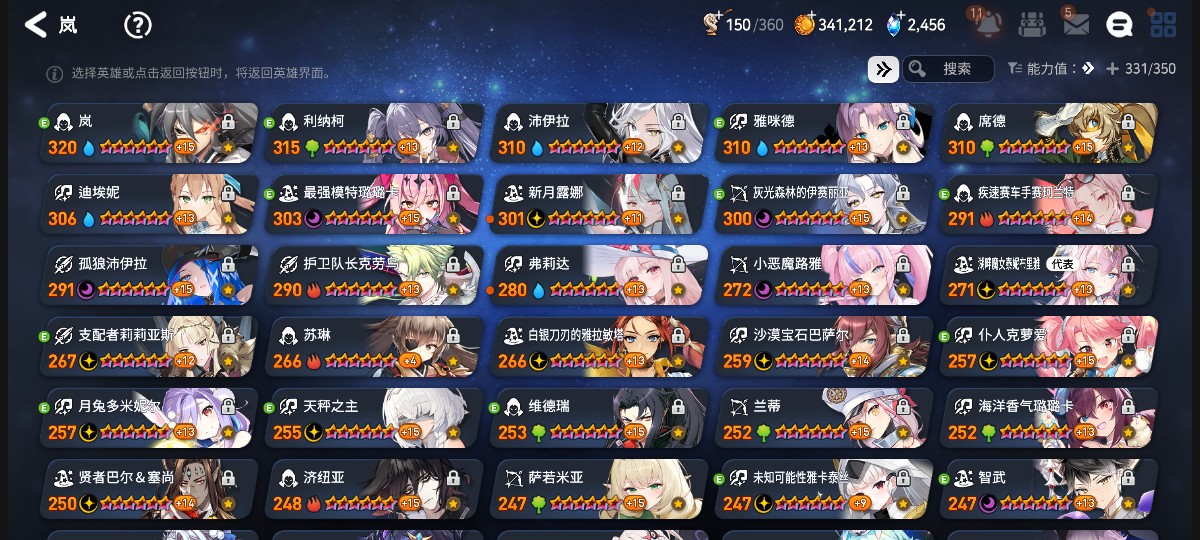
Task: Open the mail envelope inbox
Action: click(1076, 25)
